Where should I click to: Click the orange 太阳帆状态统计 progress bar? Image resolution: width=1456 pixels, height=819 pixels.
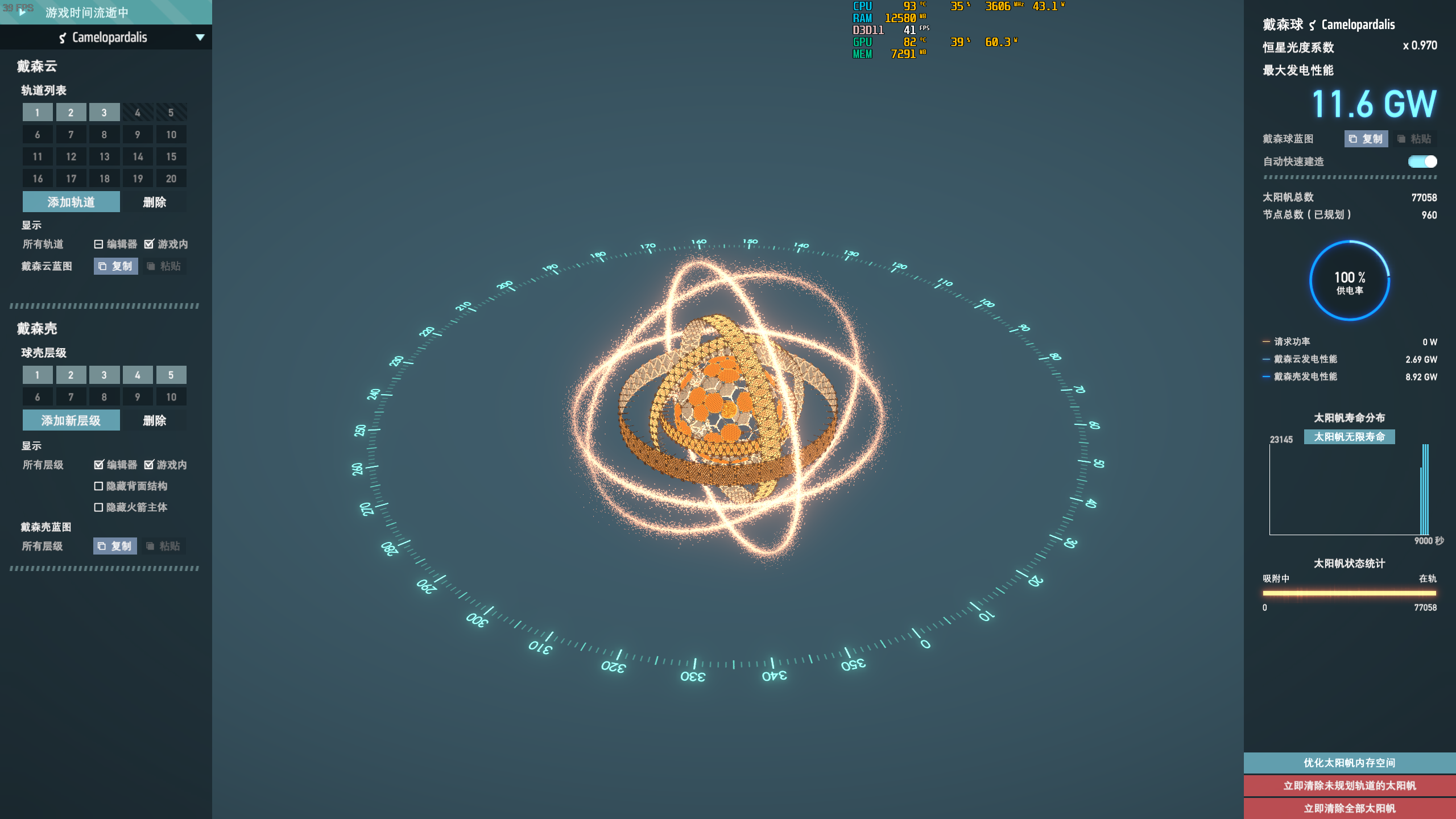[x=1350, y=592]
